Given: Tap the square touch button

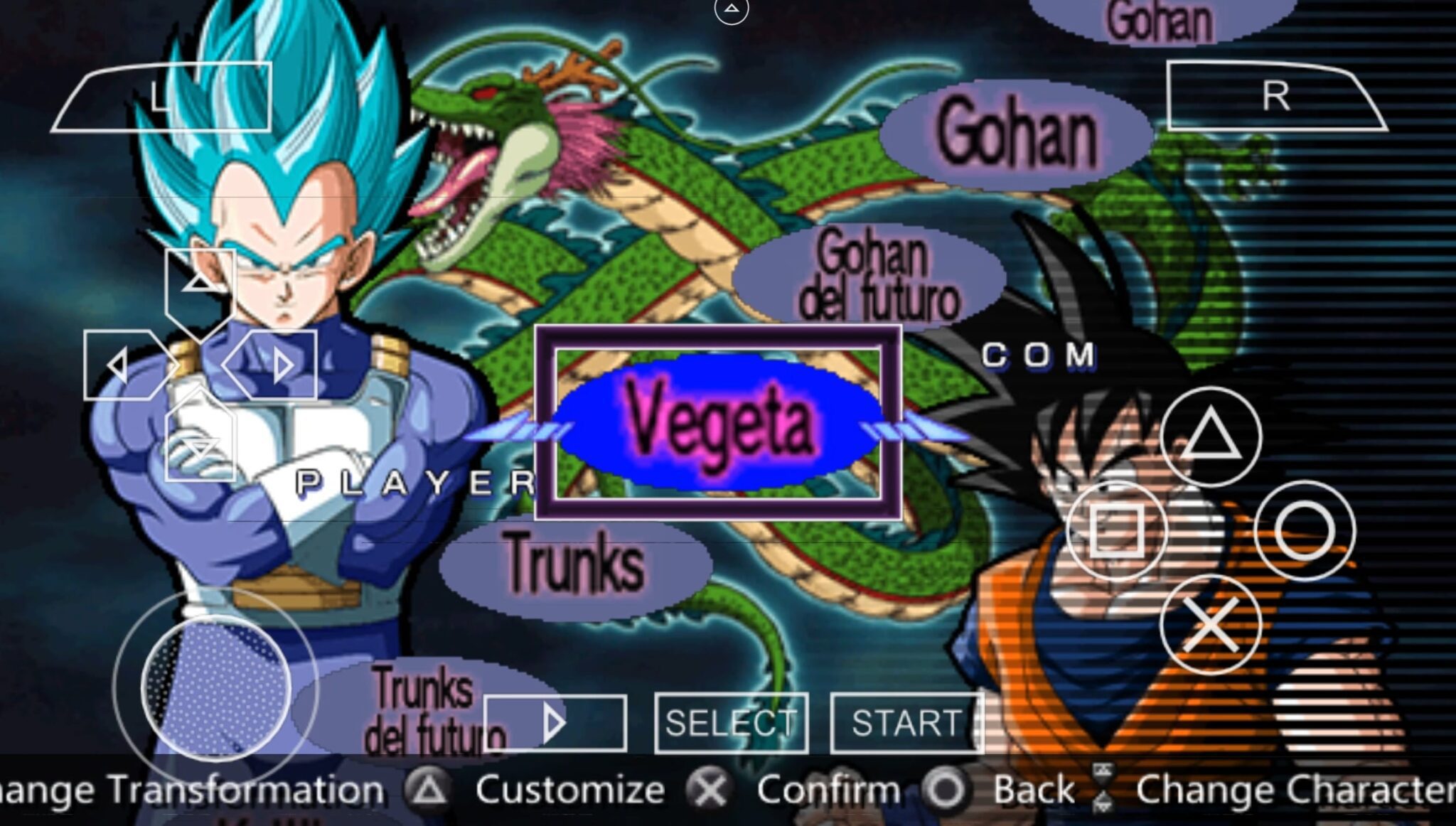Looking at the screenshot, I should click(1117, 530).
